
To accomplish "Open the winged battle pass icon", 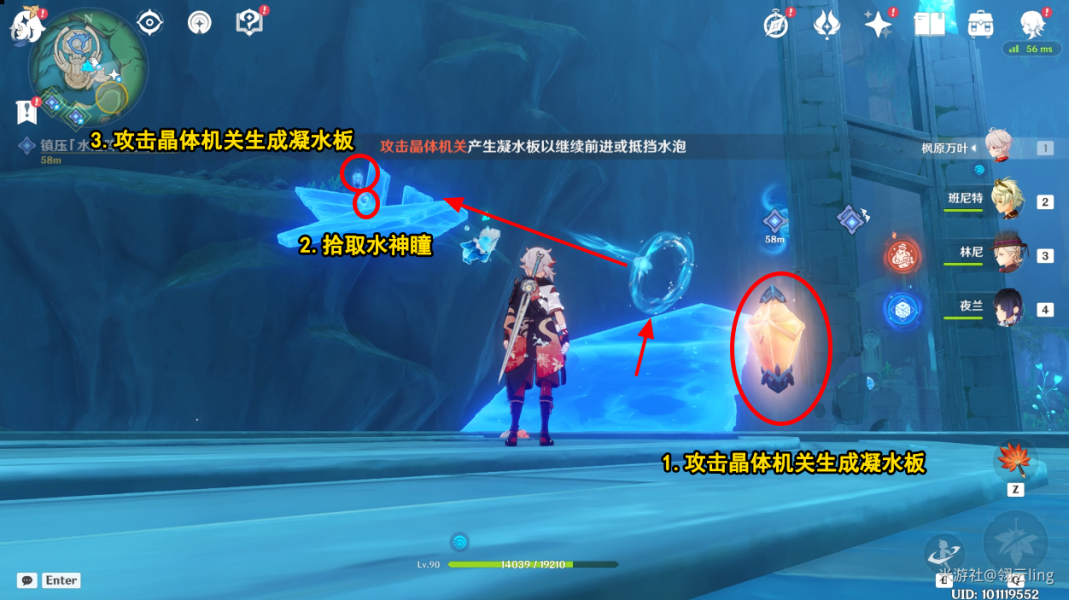I will coord(826,24).
